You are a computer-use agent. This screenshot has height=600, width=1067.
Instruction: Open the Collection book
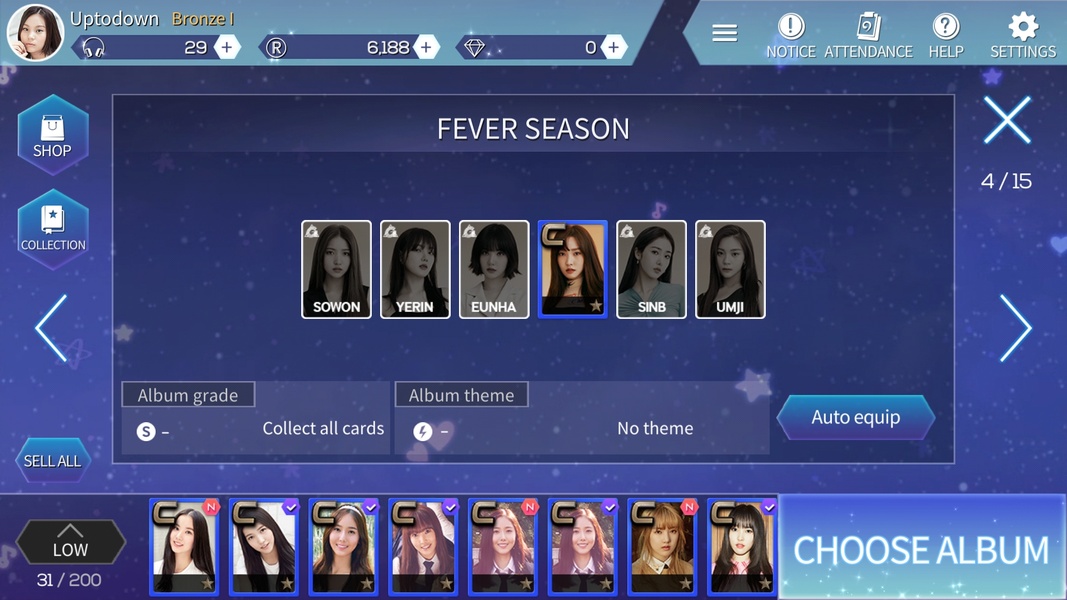(53, 229)
